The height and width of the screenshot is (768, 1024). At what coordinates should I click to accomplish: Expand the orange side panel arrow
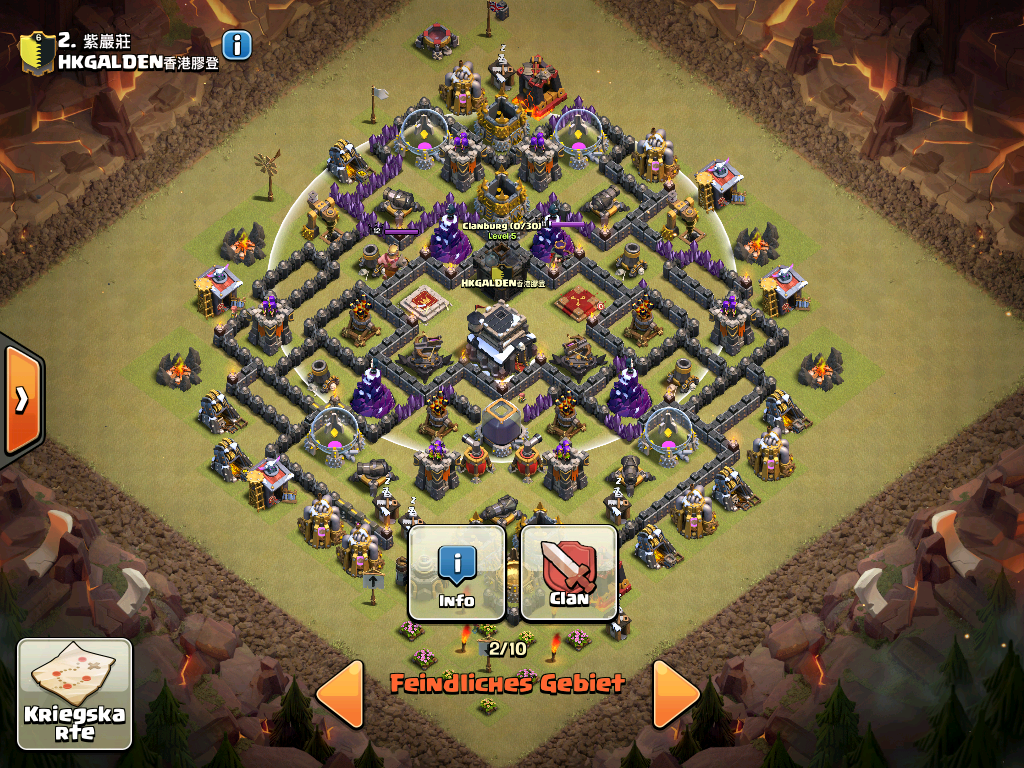(21, 399)
